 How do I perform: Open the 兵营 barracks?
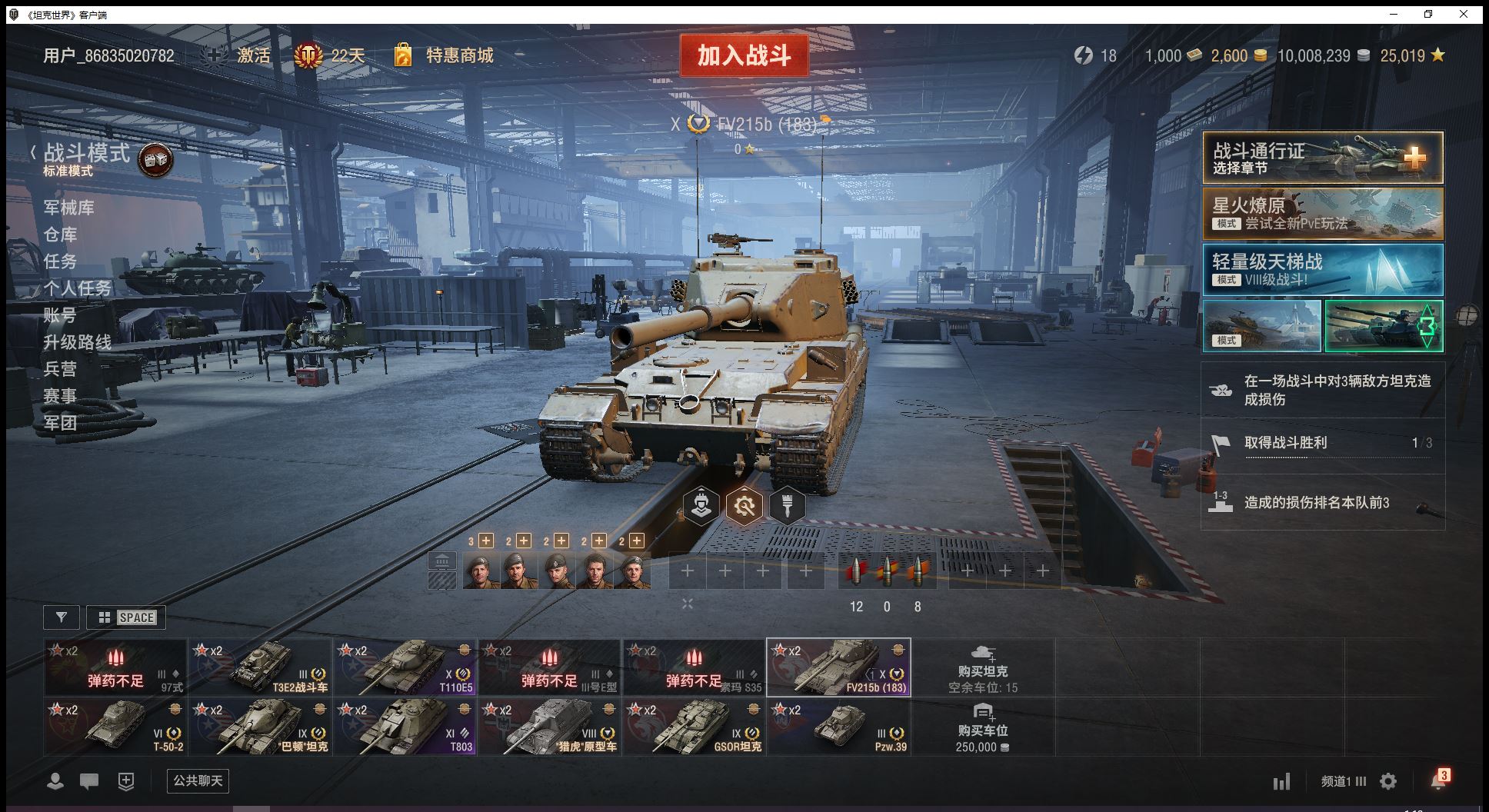pyautogui.click(x=61, y=369)
